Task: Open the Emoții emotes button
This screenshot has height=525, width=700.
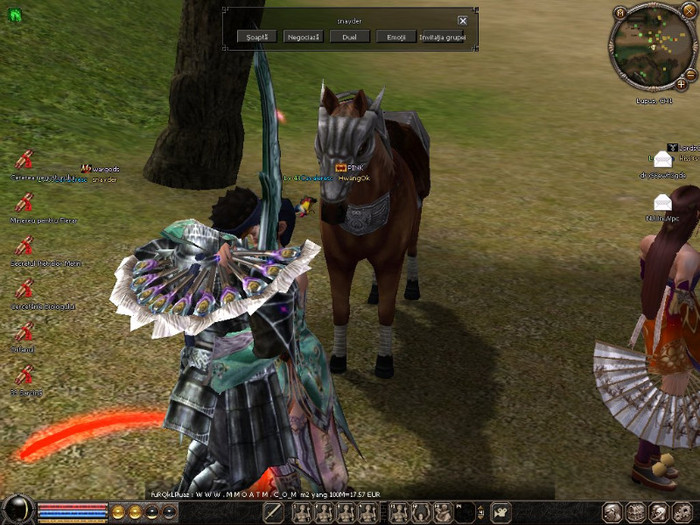Action: coord(396,37)
